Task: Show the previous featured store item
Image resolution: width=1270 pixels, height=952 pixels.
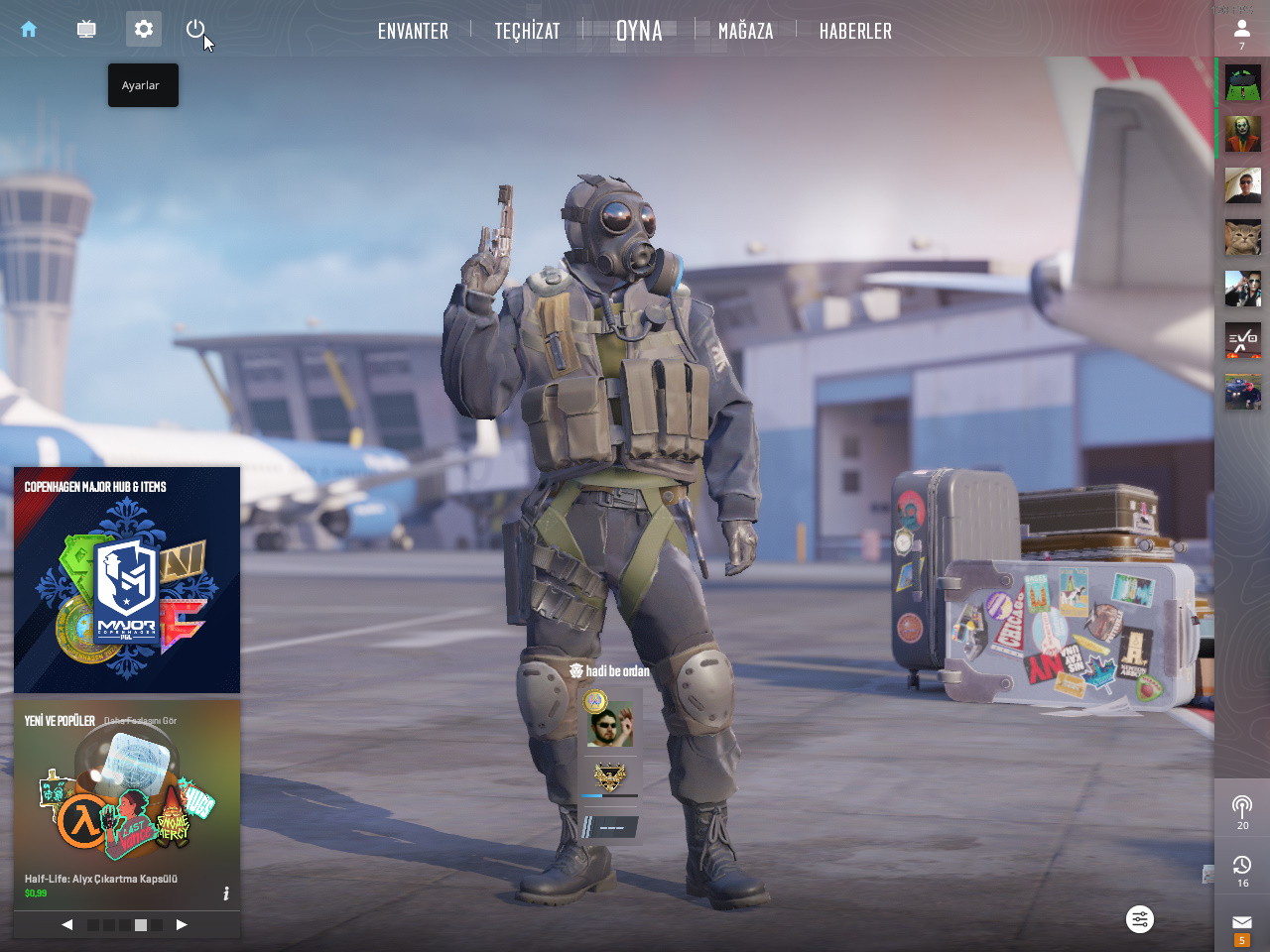Action: tap(66, 924)
